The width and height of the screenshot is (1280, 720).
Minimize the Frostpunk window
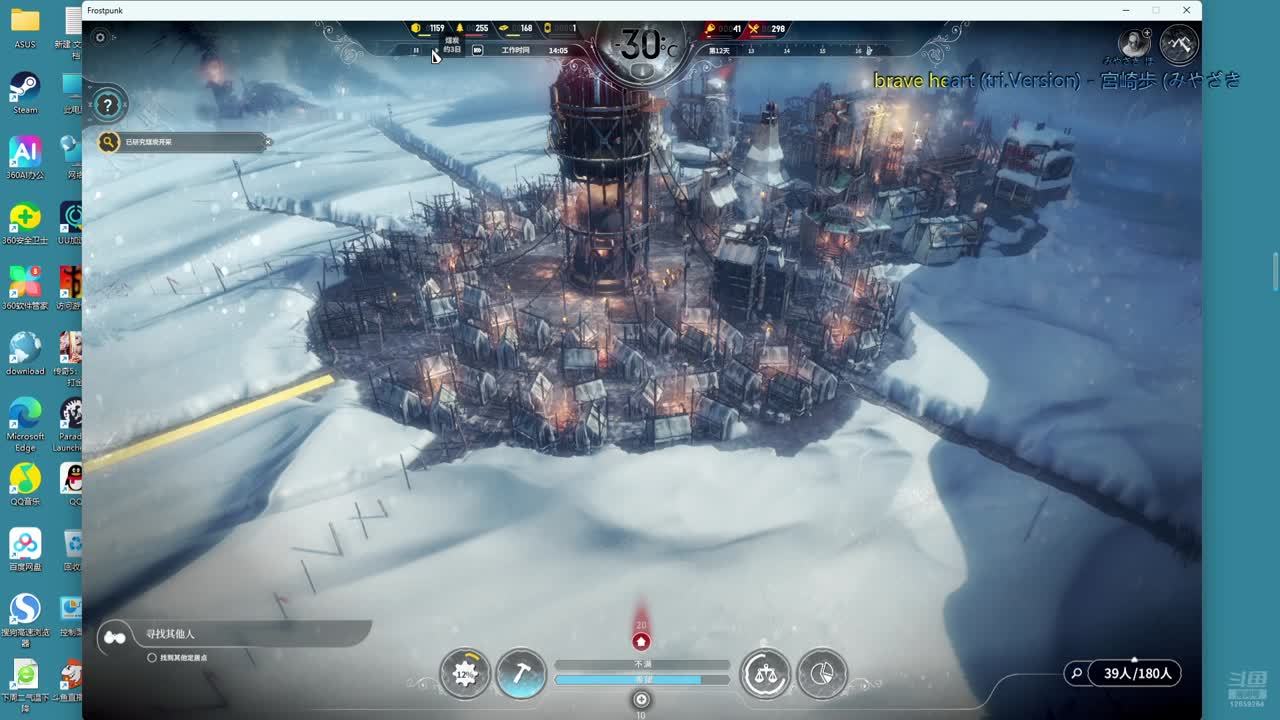1126,10
